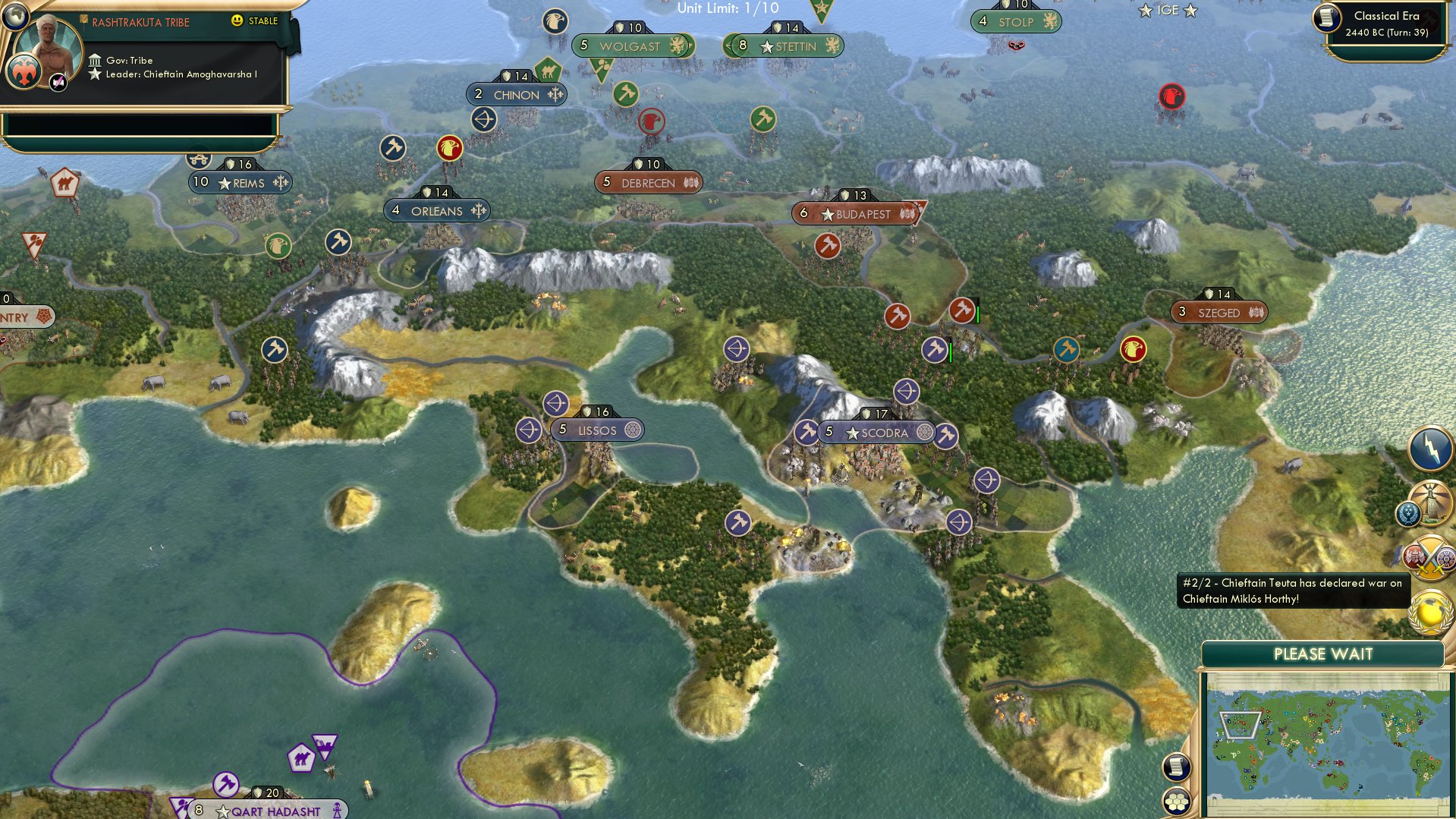Expand the Qart Hadasht city banner
This screenshot has width=1456, height=819.
269,809
